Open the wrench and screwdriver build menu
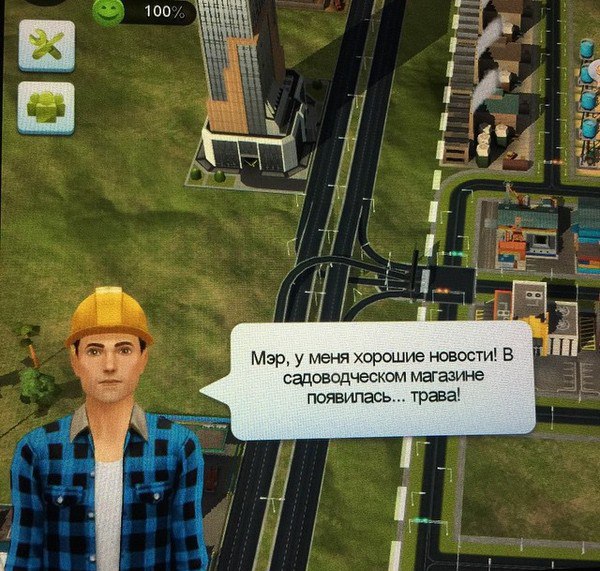This screenshot has height=571, width=600. [x=46, y=46]
